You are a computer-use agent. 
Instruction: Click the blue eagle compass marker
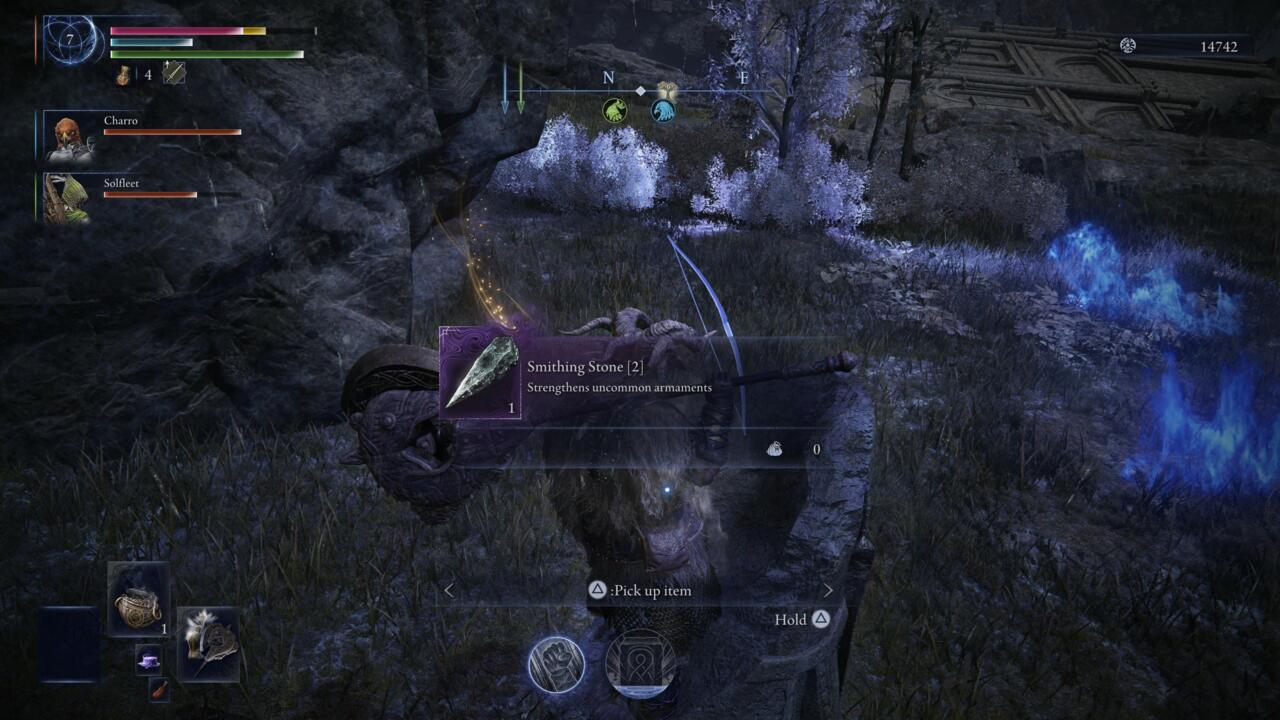click(x=663, y=111)
